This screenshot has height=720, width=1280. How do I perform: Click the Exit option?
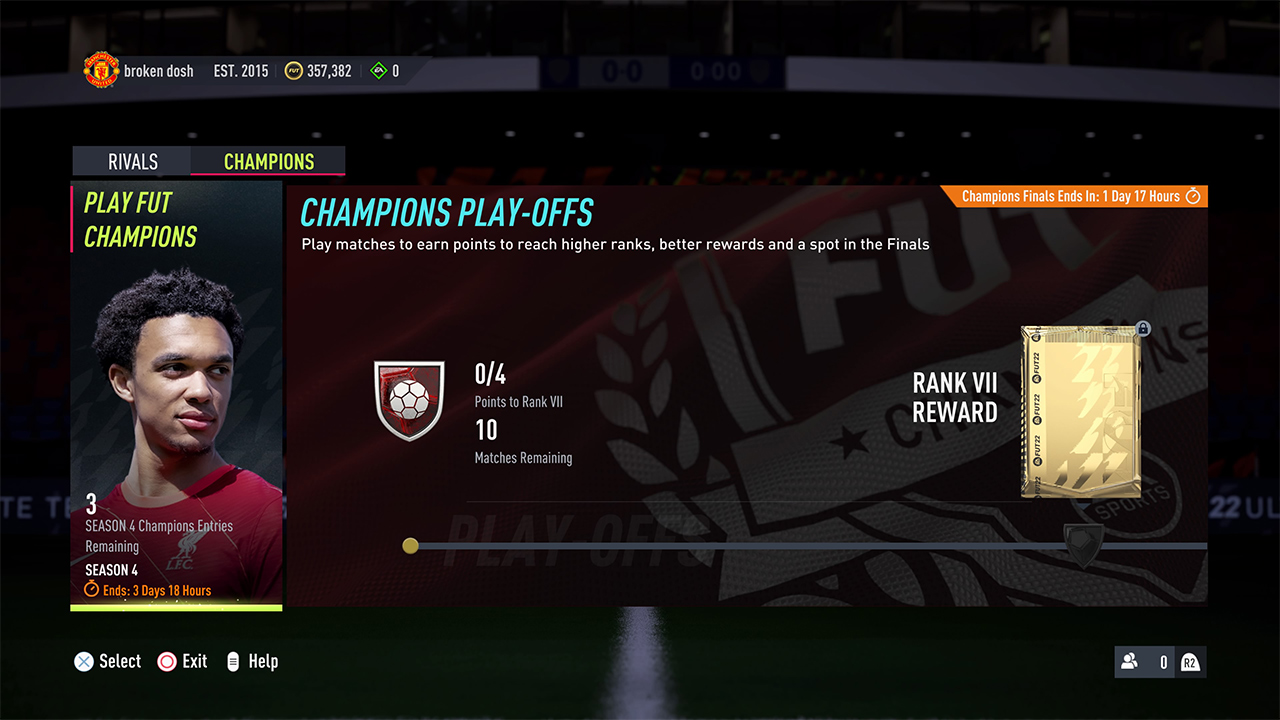(x=194, y=661)
